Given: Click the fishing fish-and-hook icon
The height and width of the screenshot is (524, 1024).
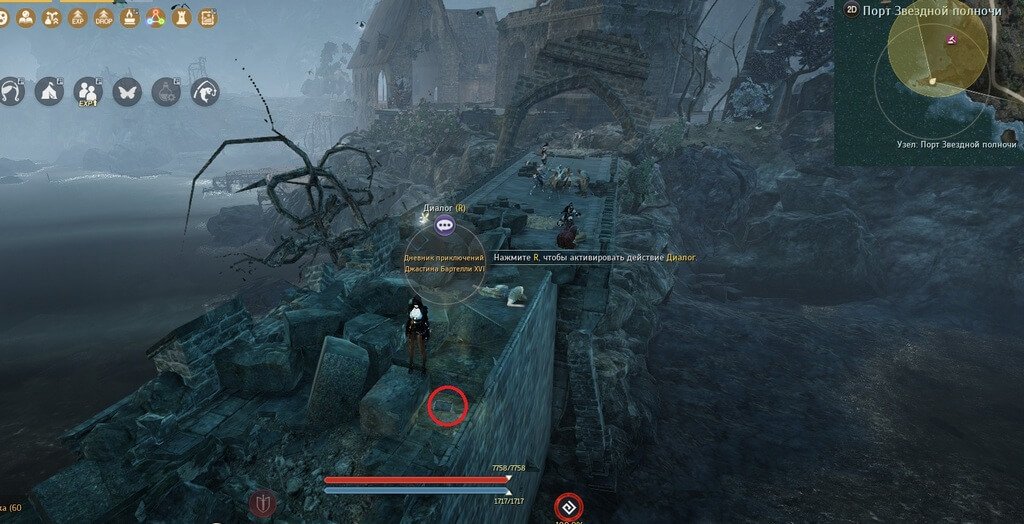Looking at the screenshot, I should (x=205, y=92).
